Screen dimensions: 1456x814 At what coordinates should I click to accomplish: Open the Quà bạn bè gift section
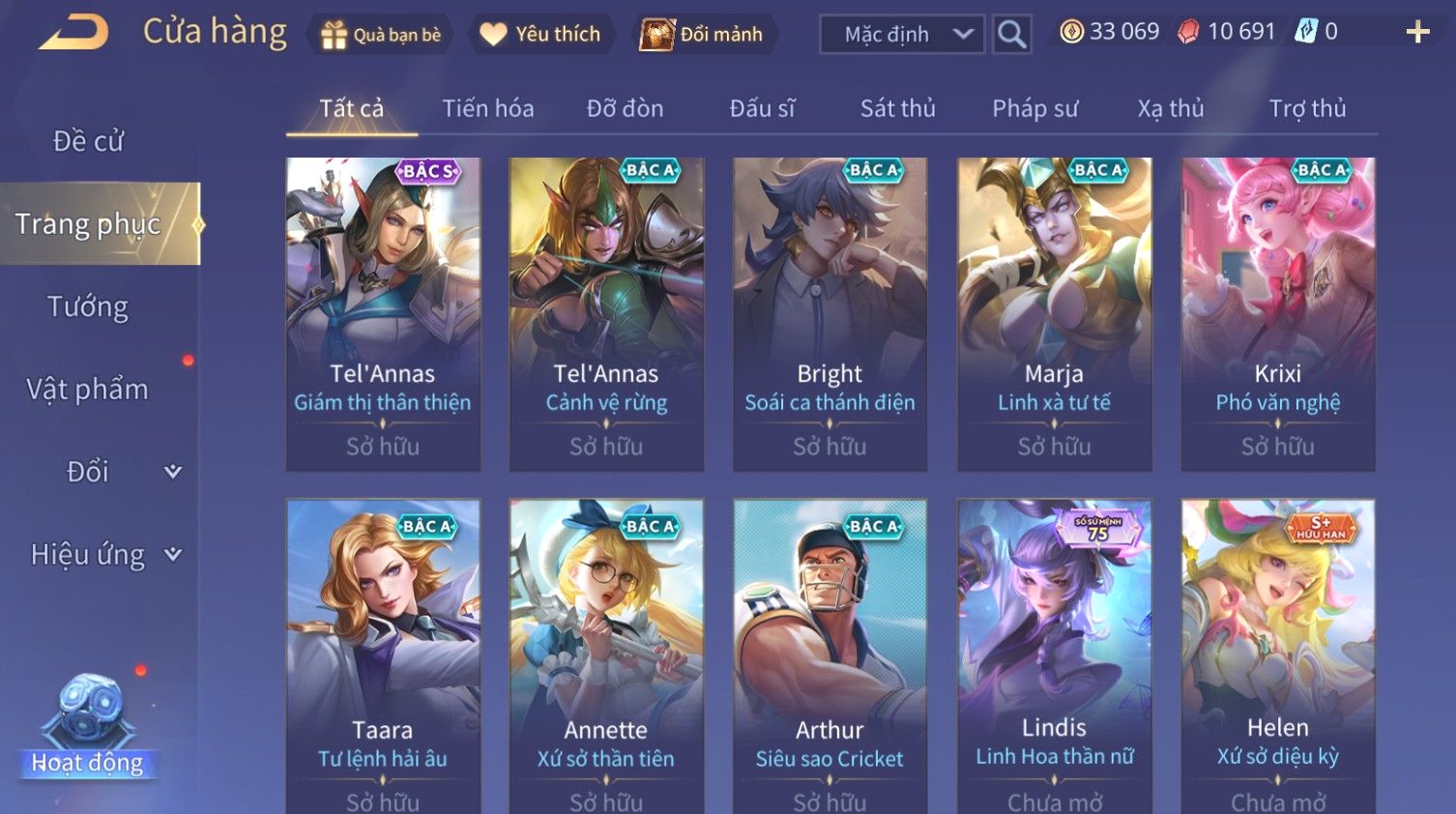click(381, 35)
